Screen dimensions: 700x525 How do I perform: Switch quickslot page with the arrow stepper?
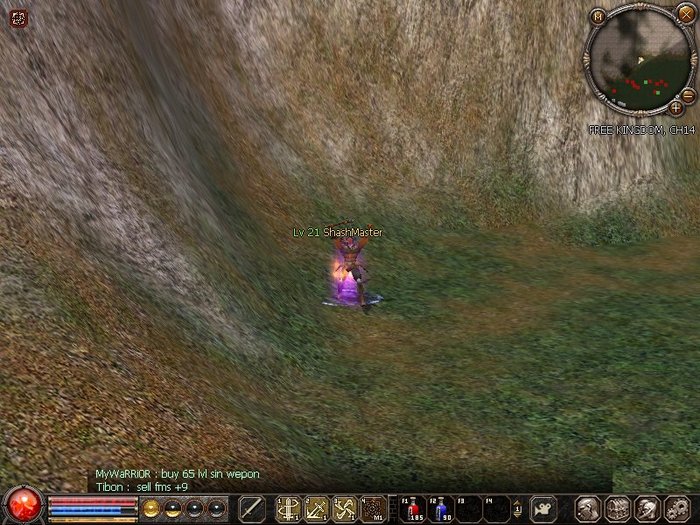517,508
